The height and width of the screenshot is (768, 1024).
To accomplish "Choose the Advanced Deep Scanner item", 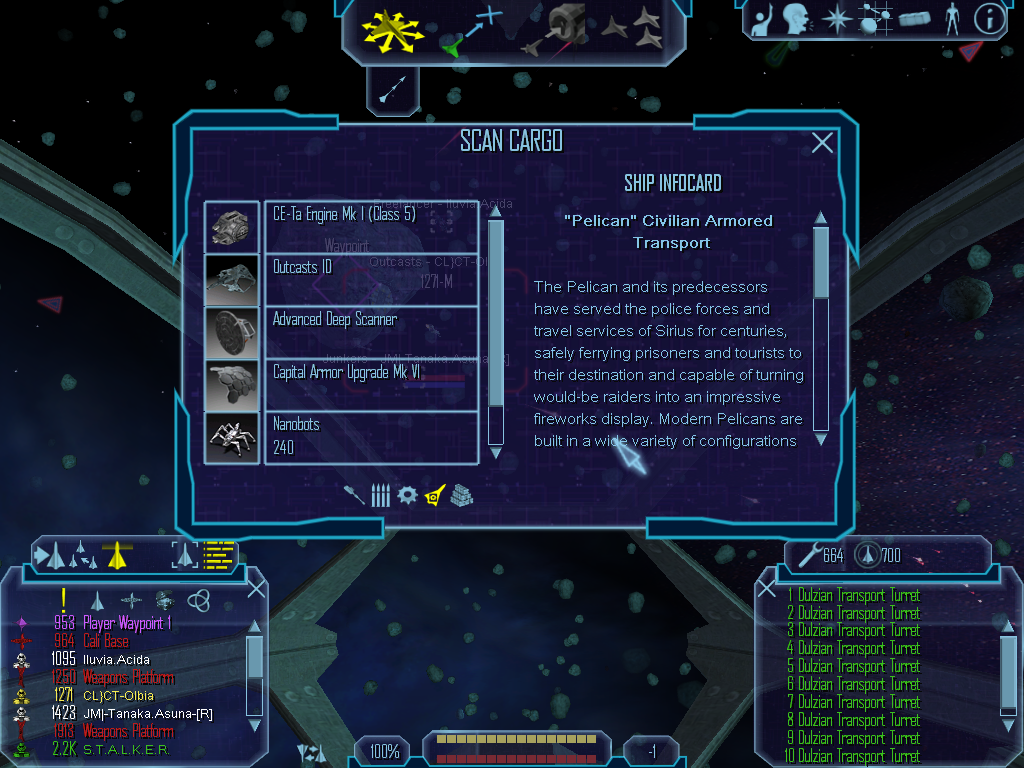I will pyautogui.click(x=371, y=332).
